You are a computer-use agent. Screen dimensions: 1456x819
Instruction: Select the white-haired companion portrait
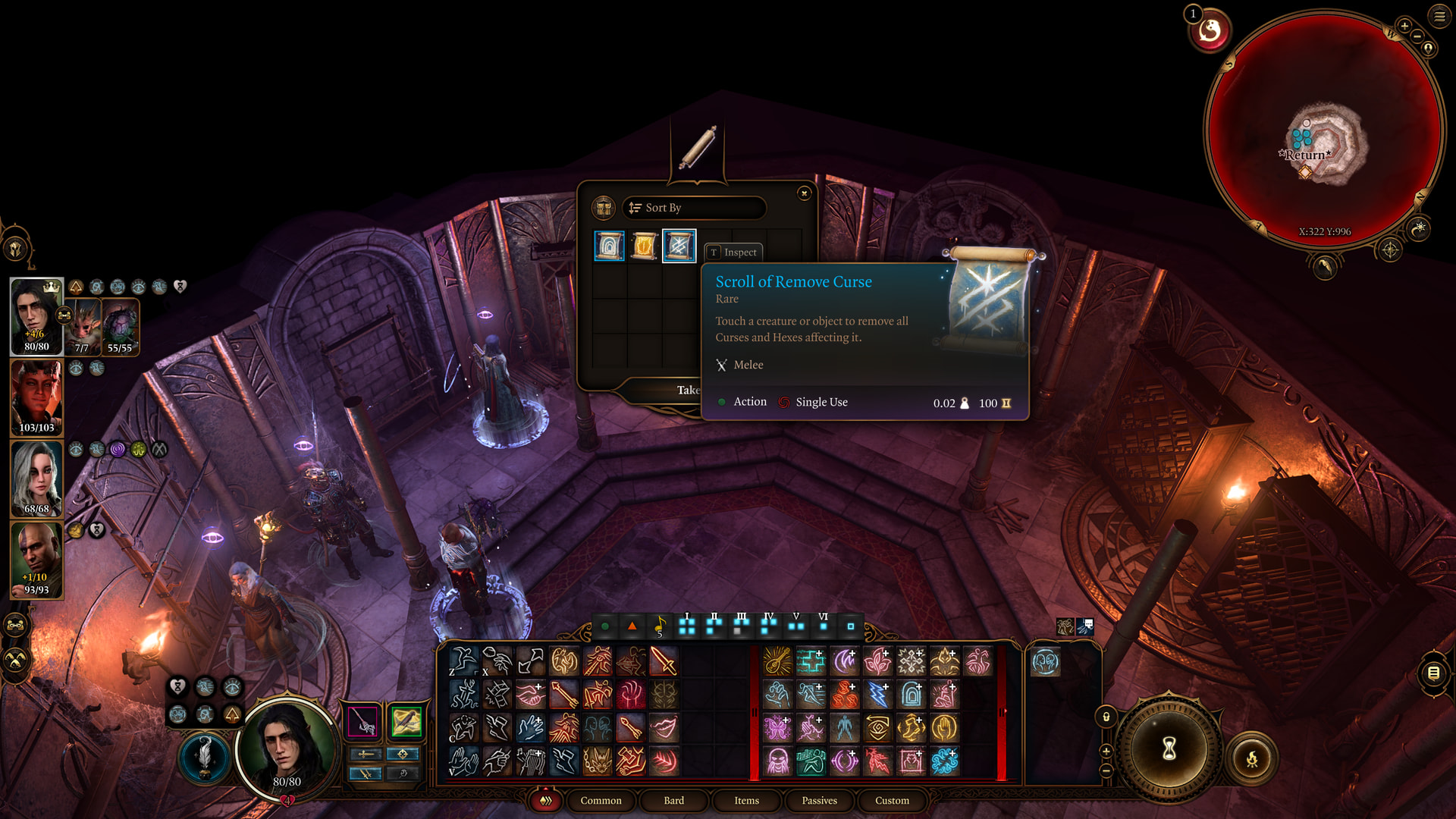36,479
